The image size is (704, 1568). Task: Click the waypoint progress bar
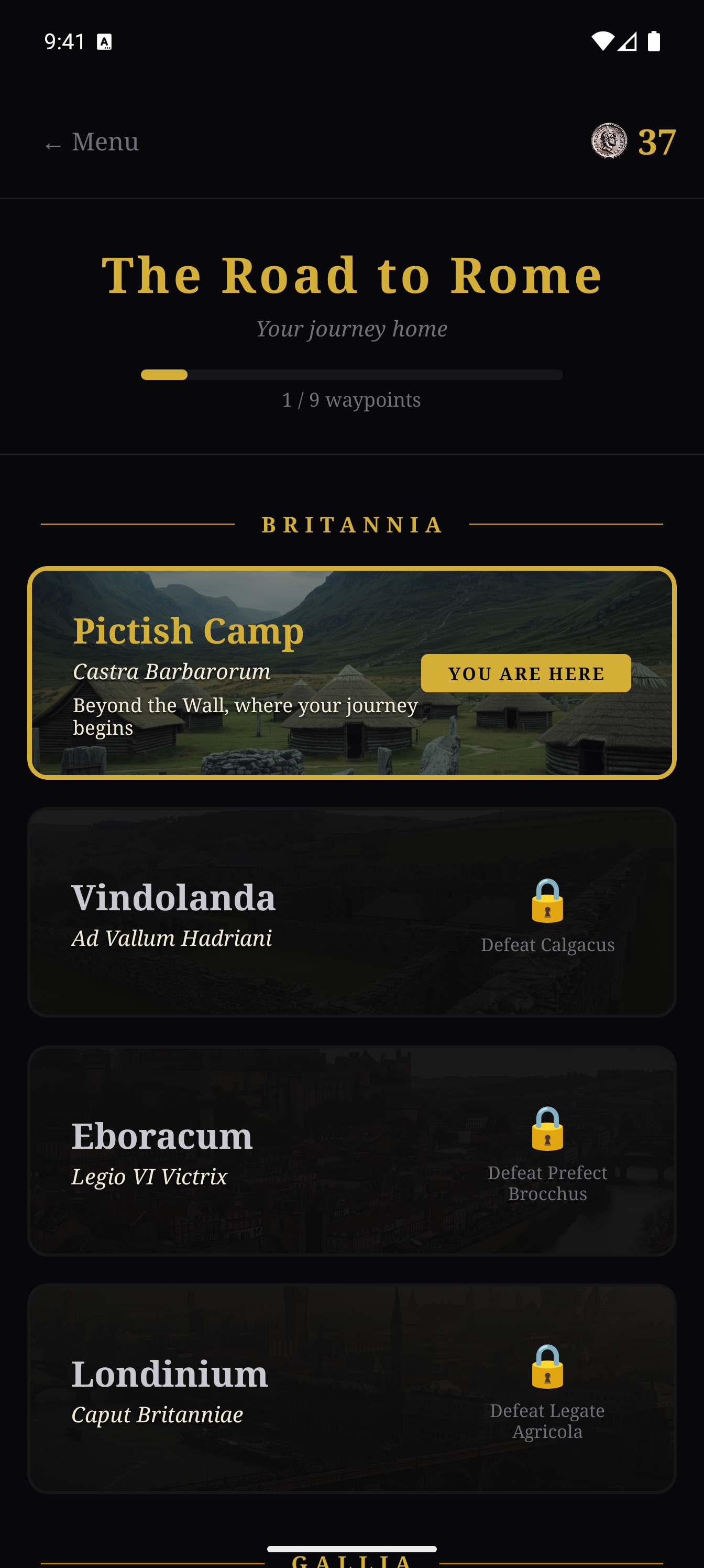pos(351,376)
